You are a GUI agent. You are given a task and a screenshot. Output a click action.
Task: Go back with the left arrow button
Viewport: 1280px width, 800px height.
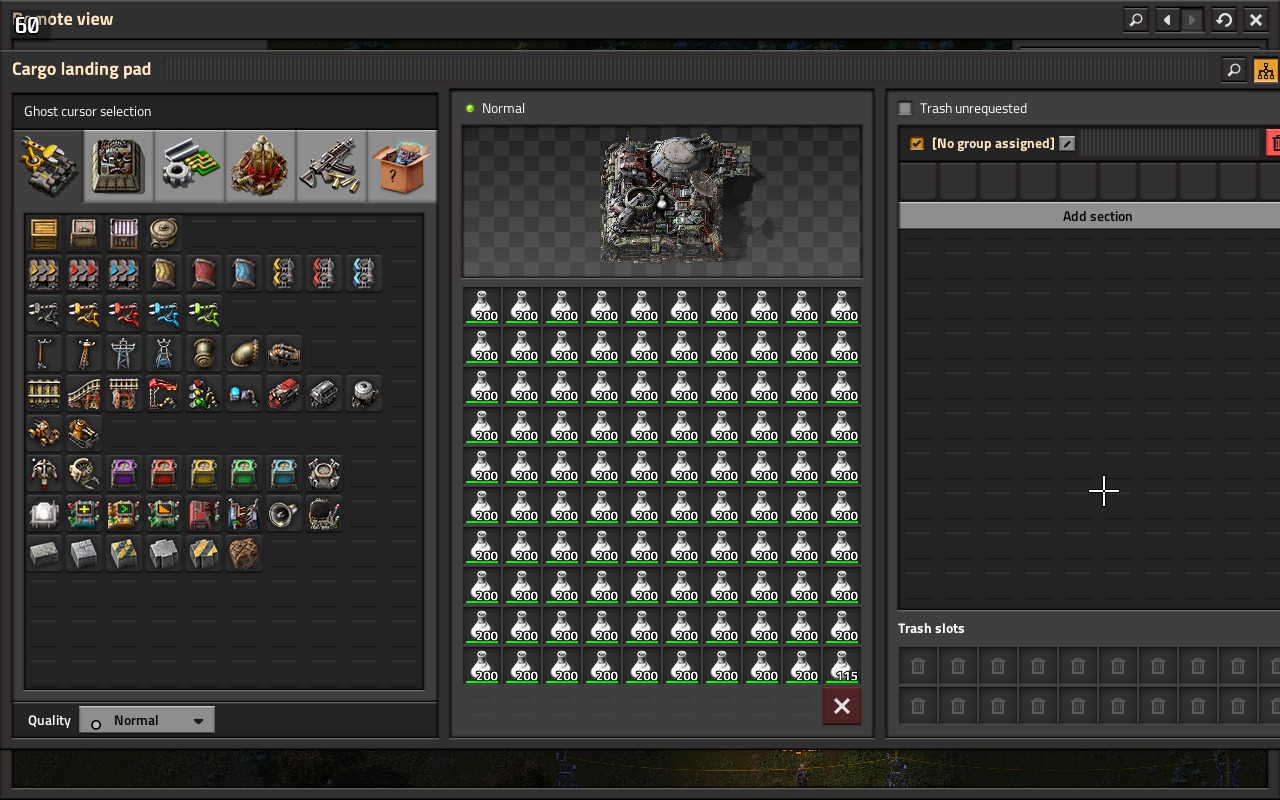click(x=1167, y=19)
